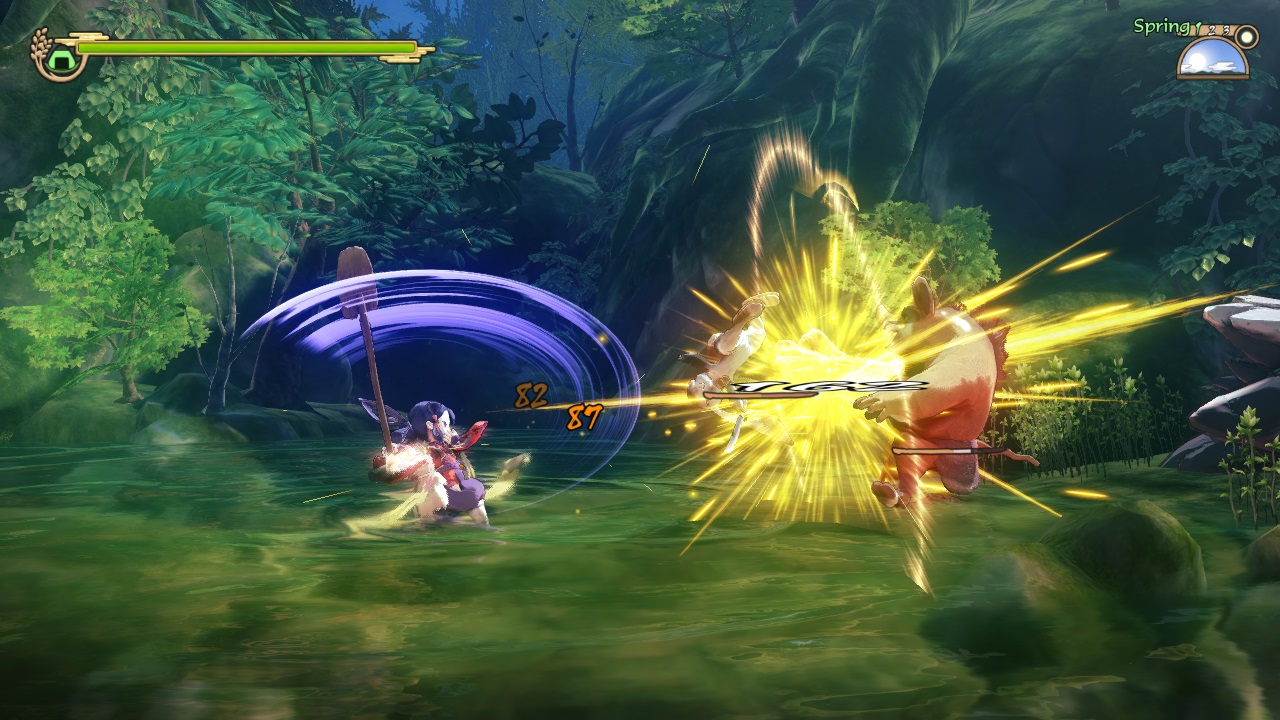
Task: Click the day marker numbered 2
Action: (1212, 30)
